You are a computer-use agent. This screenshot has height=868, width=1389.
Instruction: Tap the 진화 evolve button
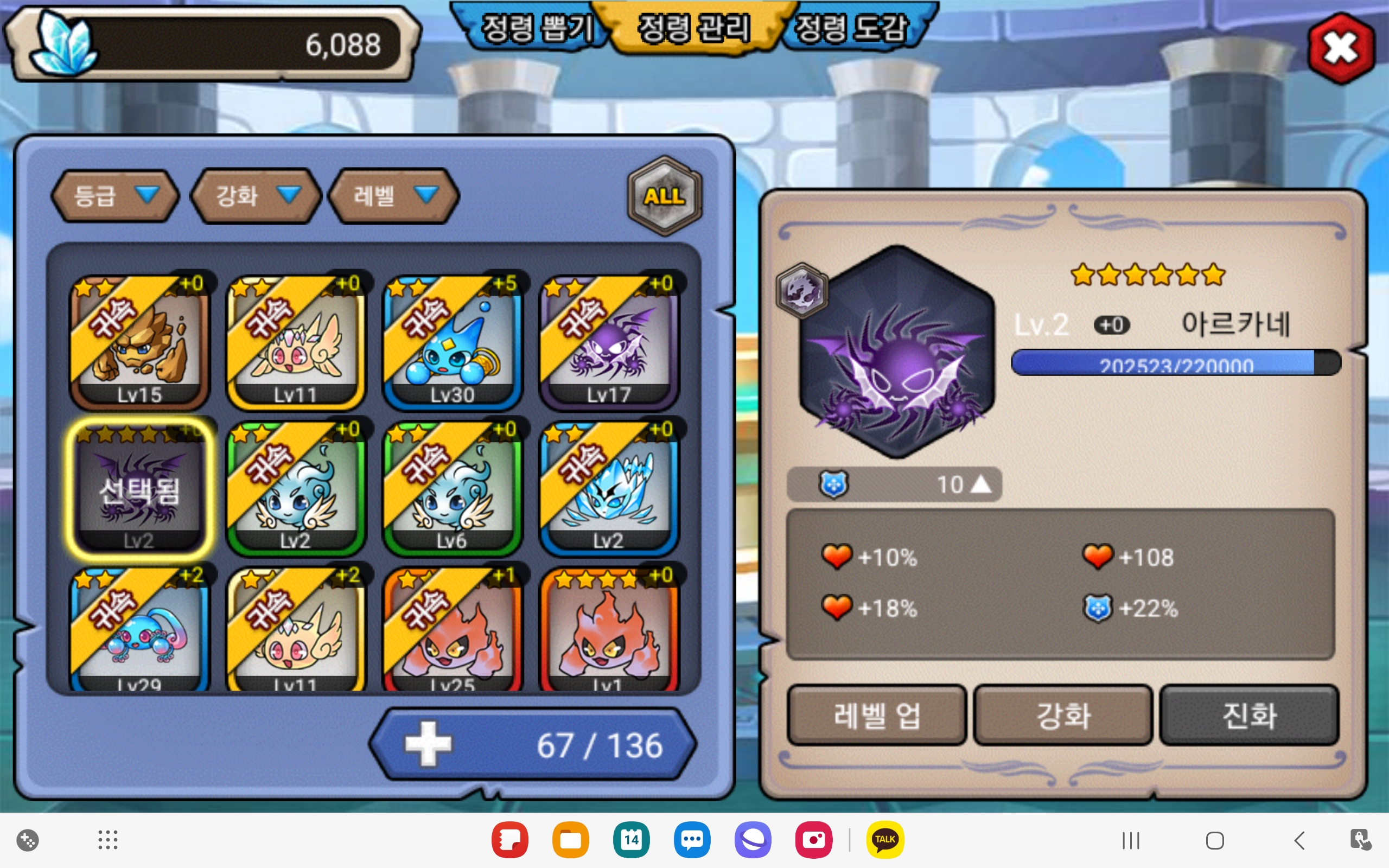coord(1249,716)
